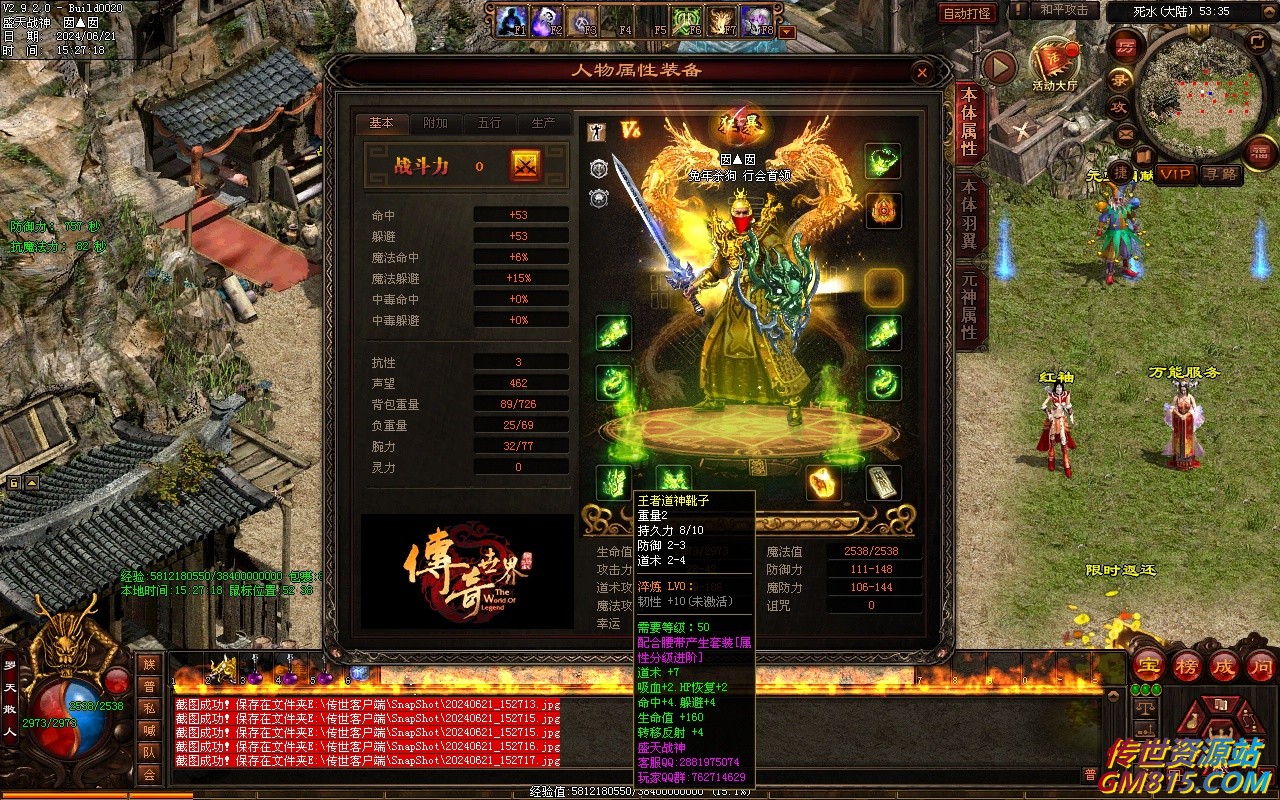The height and width of the screenshot is (800, 1280).
Task: Change the 和平攻击 attack mode
Action: tap(1063, 10)
